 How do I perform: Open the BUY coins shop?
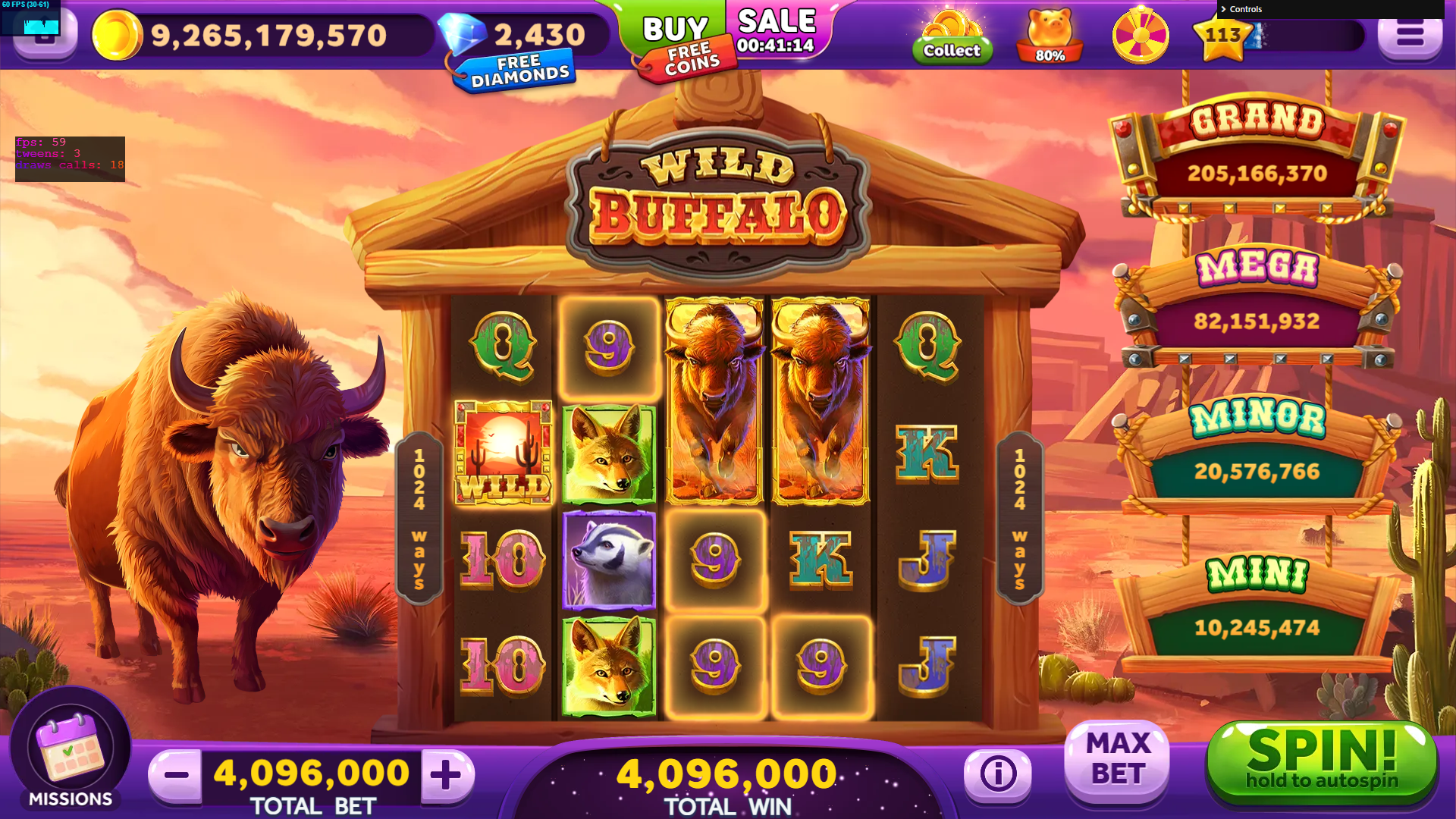pos(673,29)
